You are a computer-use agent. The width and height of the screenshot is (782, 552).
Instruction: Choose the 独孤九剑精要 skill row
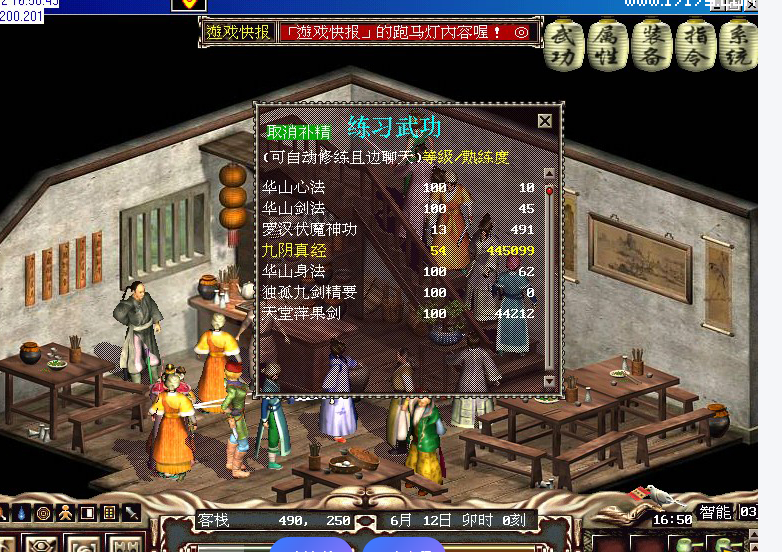point(309,292)
